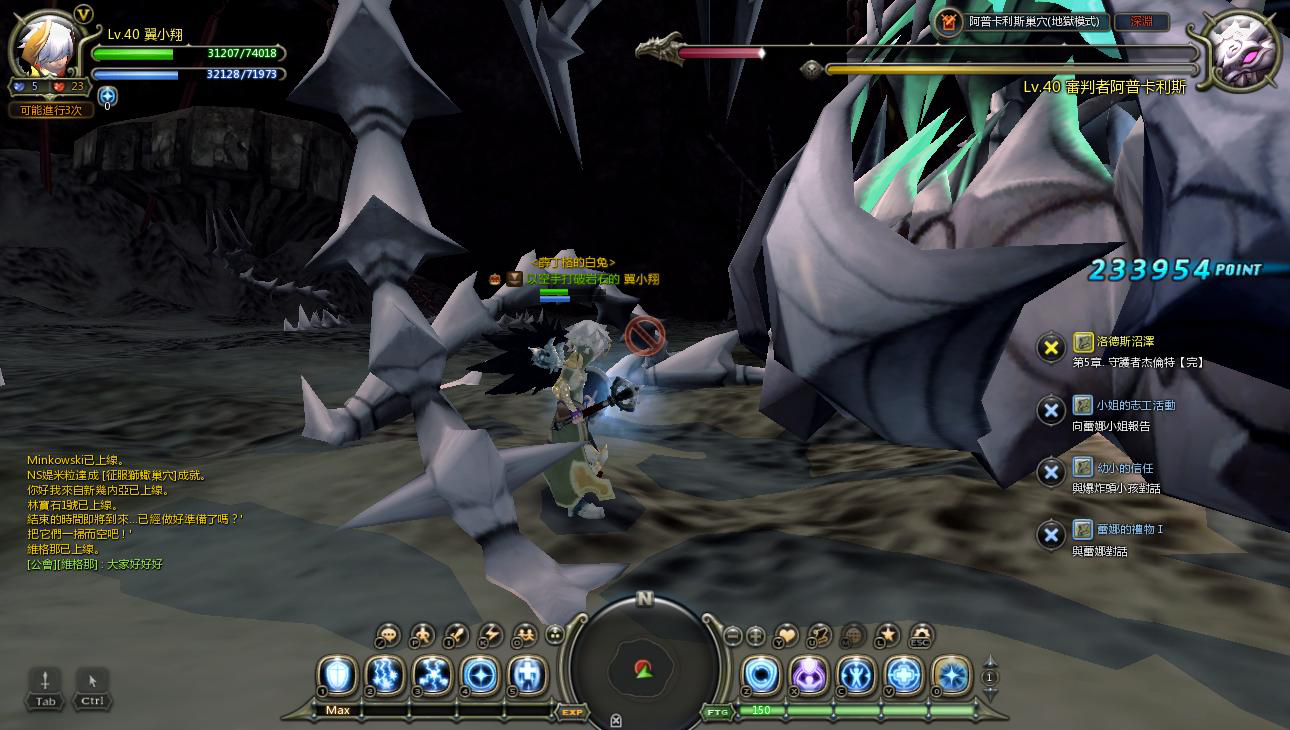
Task: Cast the chain lightning skill in slot 2
Action: (385, 675)
